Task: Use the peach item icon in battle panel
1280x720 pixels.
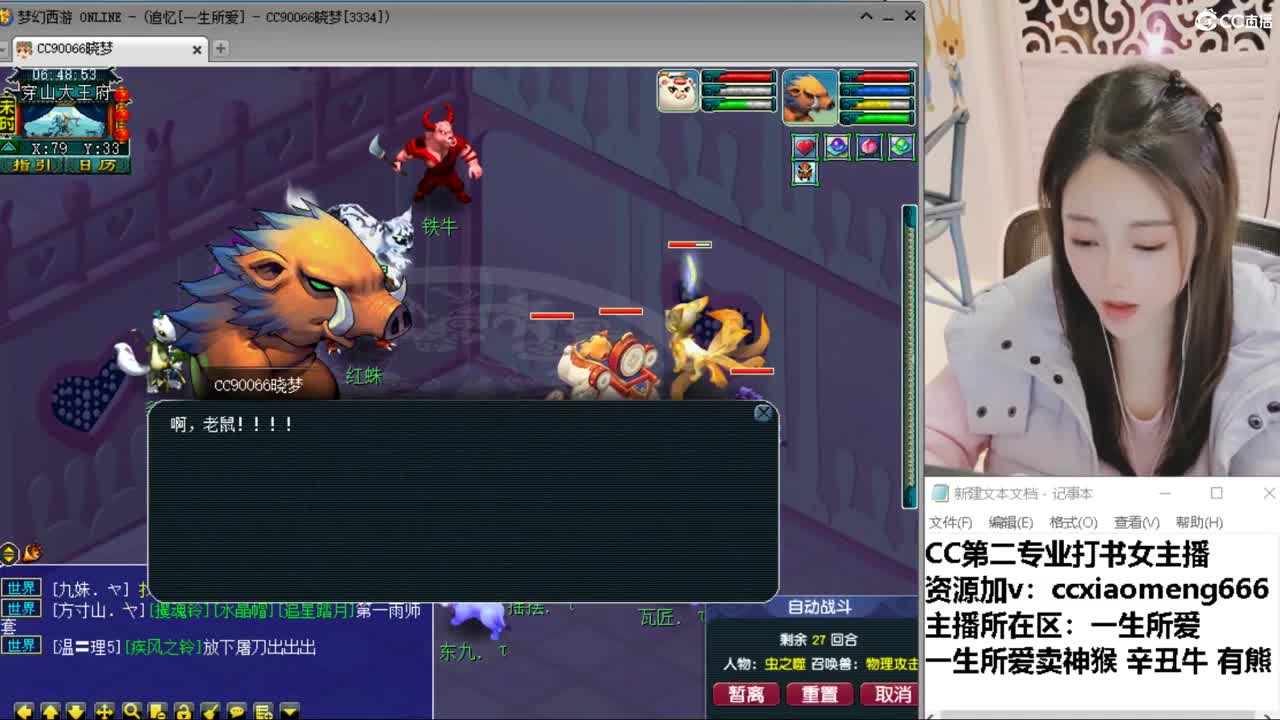Action: 868,147
